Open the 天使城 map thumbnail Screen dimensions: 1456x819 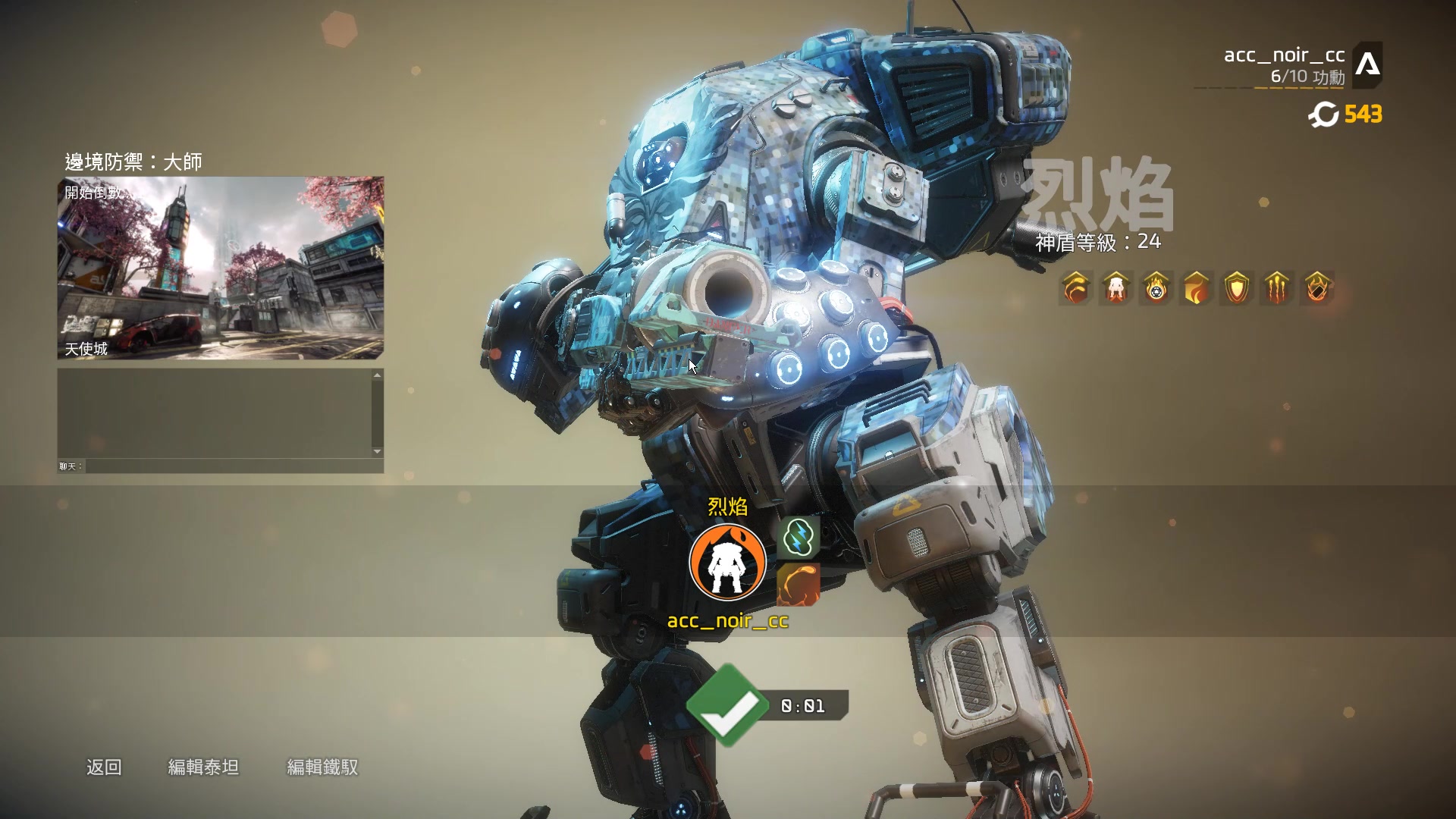tap(221, 268)
